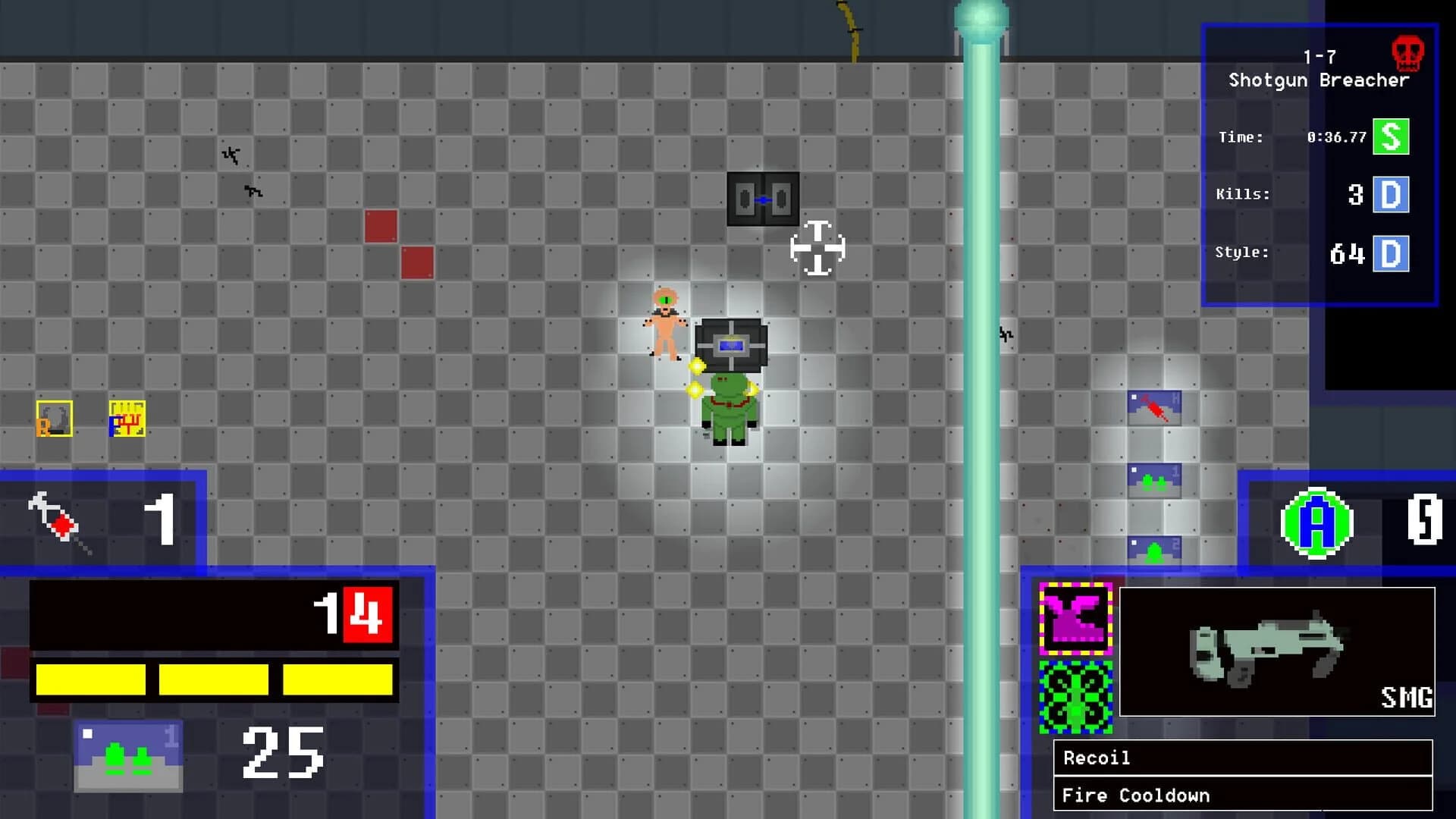Click the yellow ammo bar segment
The height and width of the screenshot is (819, 1456).
point(91,680)
